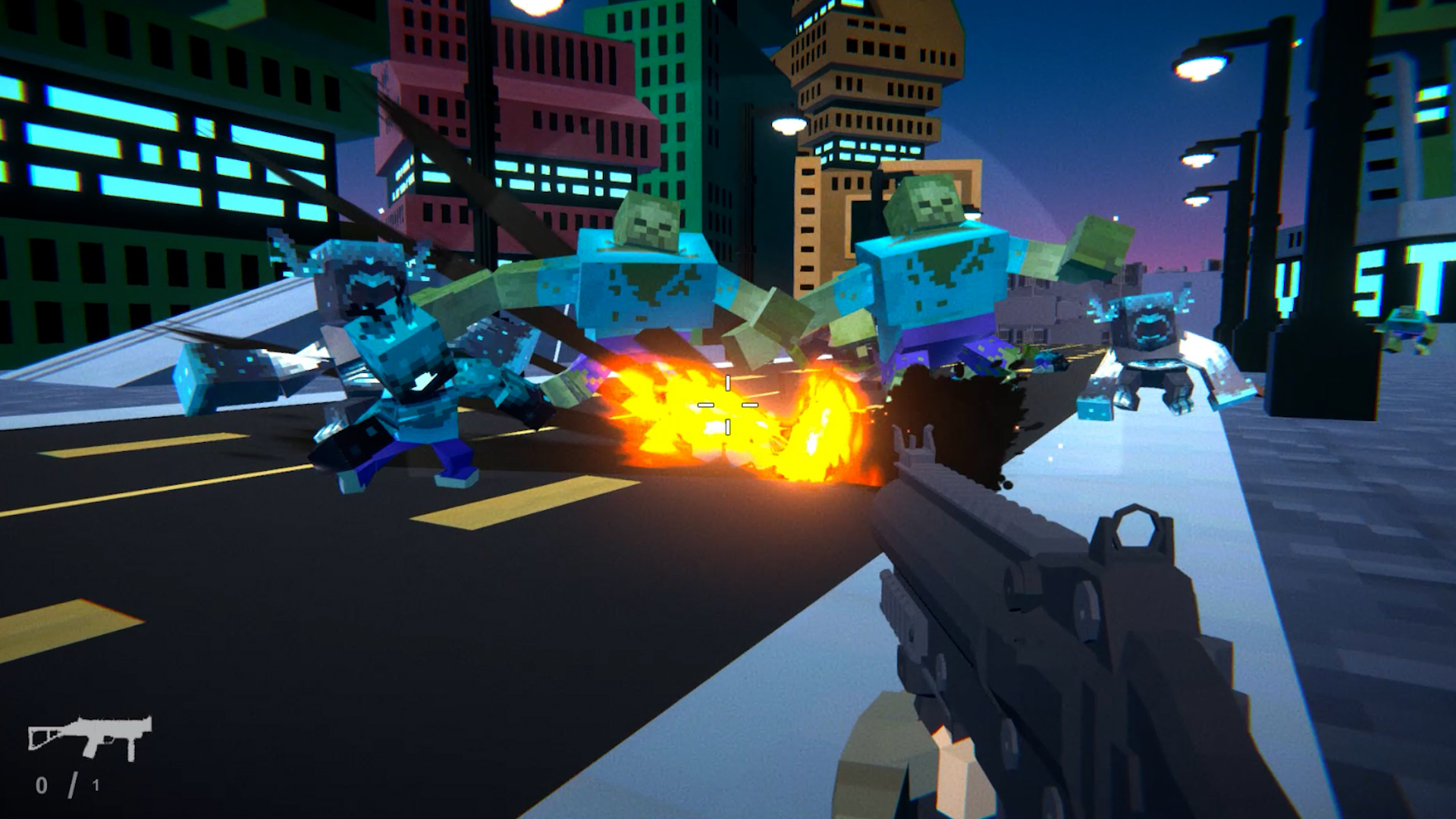This screenshot has height=819, width=1456.
Task: Click the left segment of the crosshair
Action: click(x=704, y=406)
